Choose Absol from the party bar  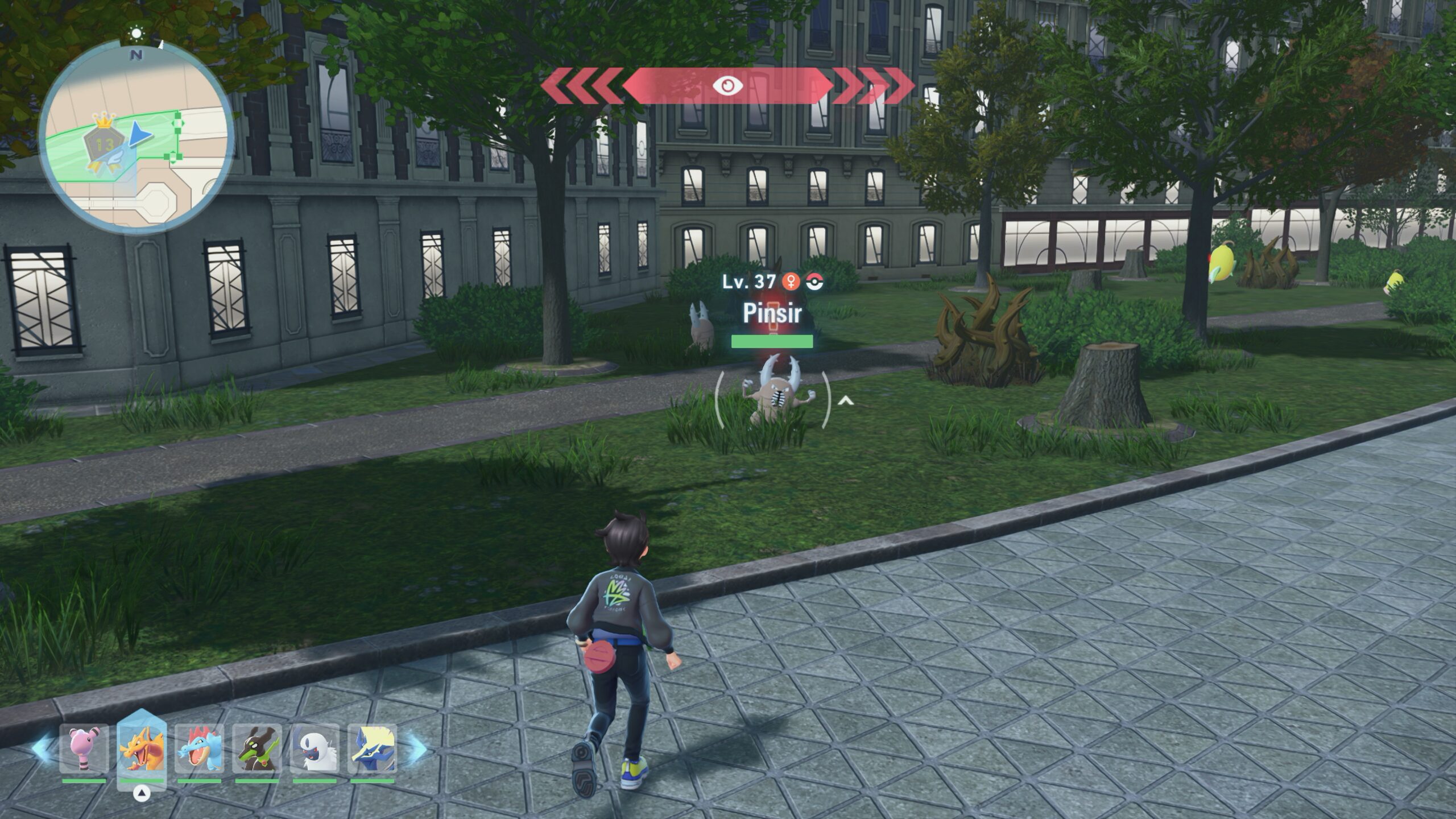point(315,748)
